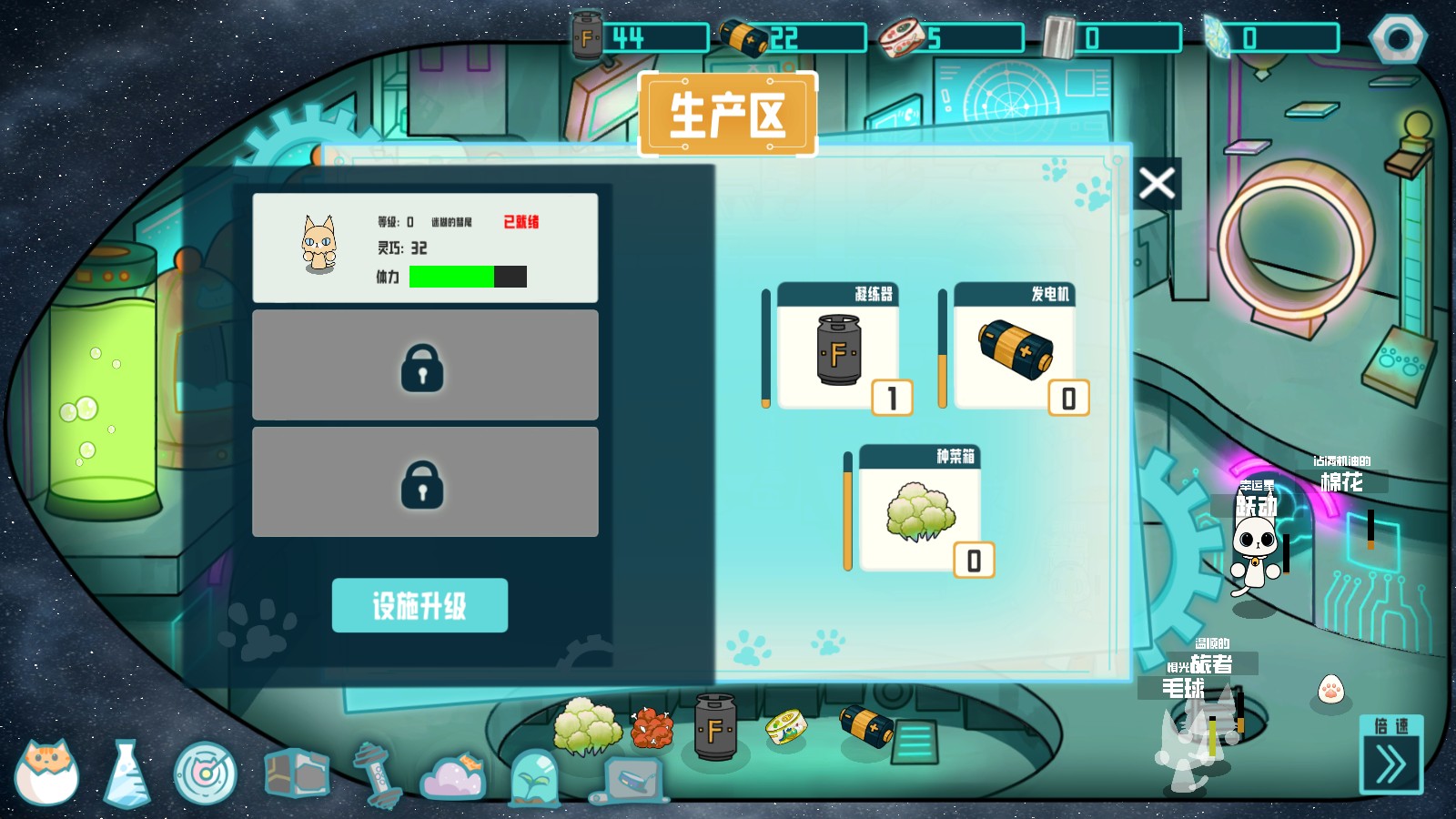Click the second locked facility slot
The height and width of the screenshot is (819, 1456).
pos(425,485)
